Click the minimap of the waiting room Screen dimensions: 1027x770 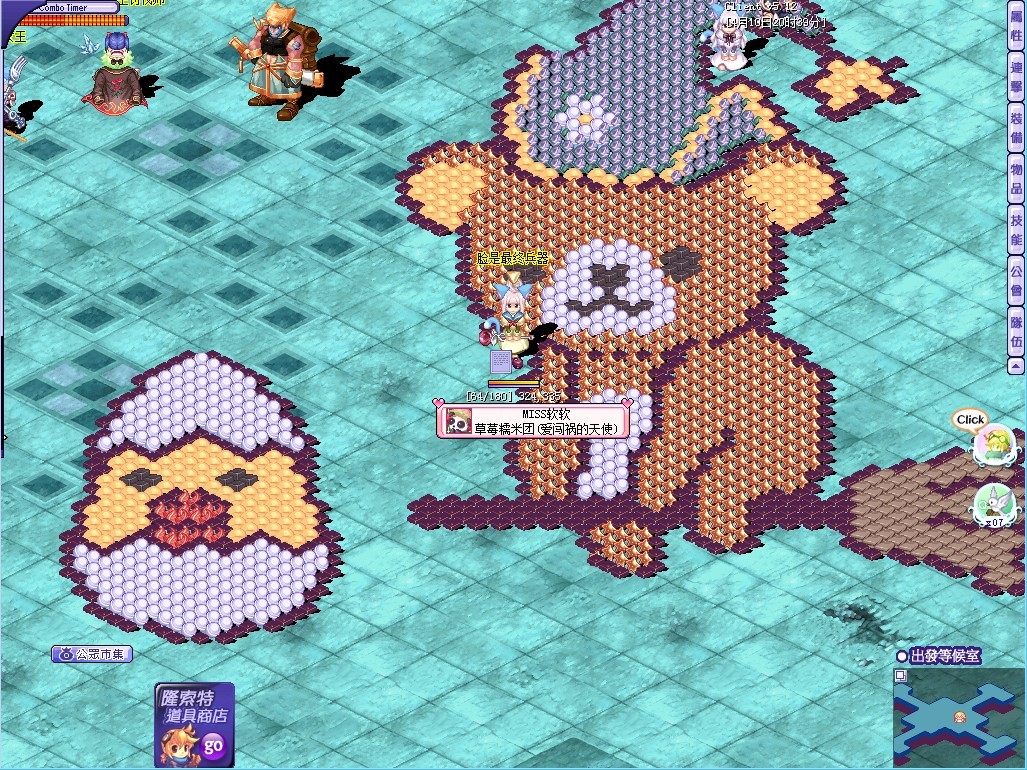click(x=959, y=716)
